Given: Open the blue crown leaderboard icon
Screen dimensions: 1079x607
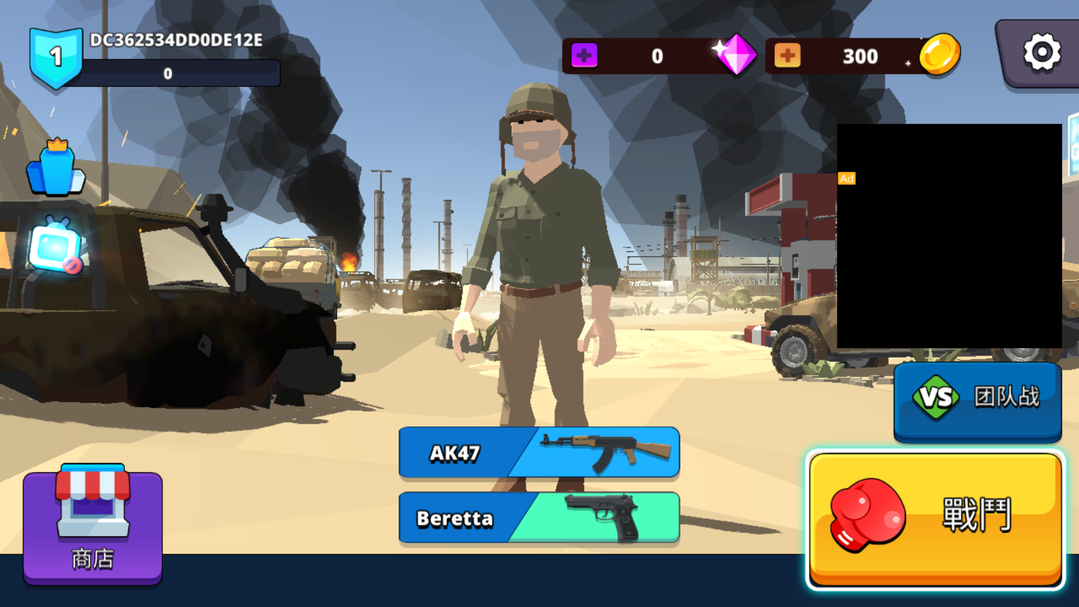Looking at the screenshot, I should point(56,167).
